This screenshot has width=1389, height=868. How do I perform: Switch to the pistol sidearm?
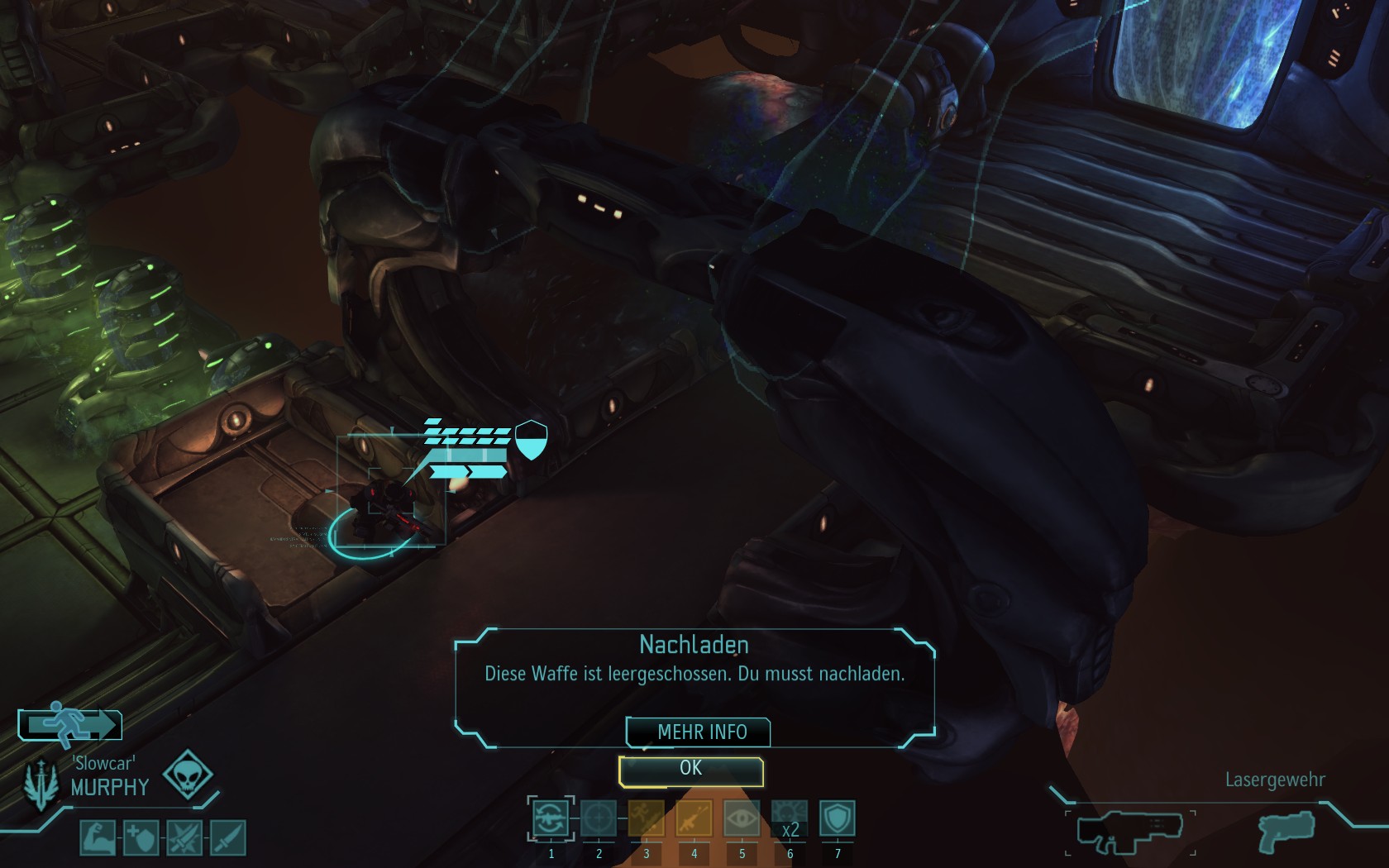1287,832
